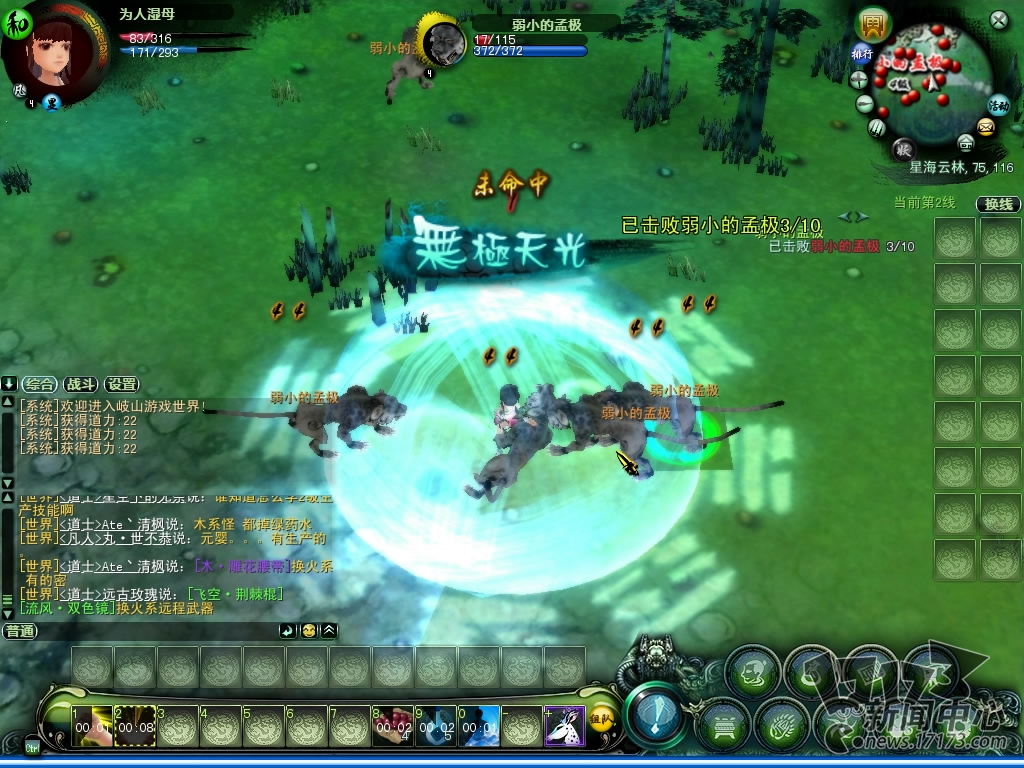
Task: Zoom in the minimap with plus button
Action: [x=858, y=81]
